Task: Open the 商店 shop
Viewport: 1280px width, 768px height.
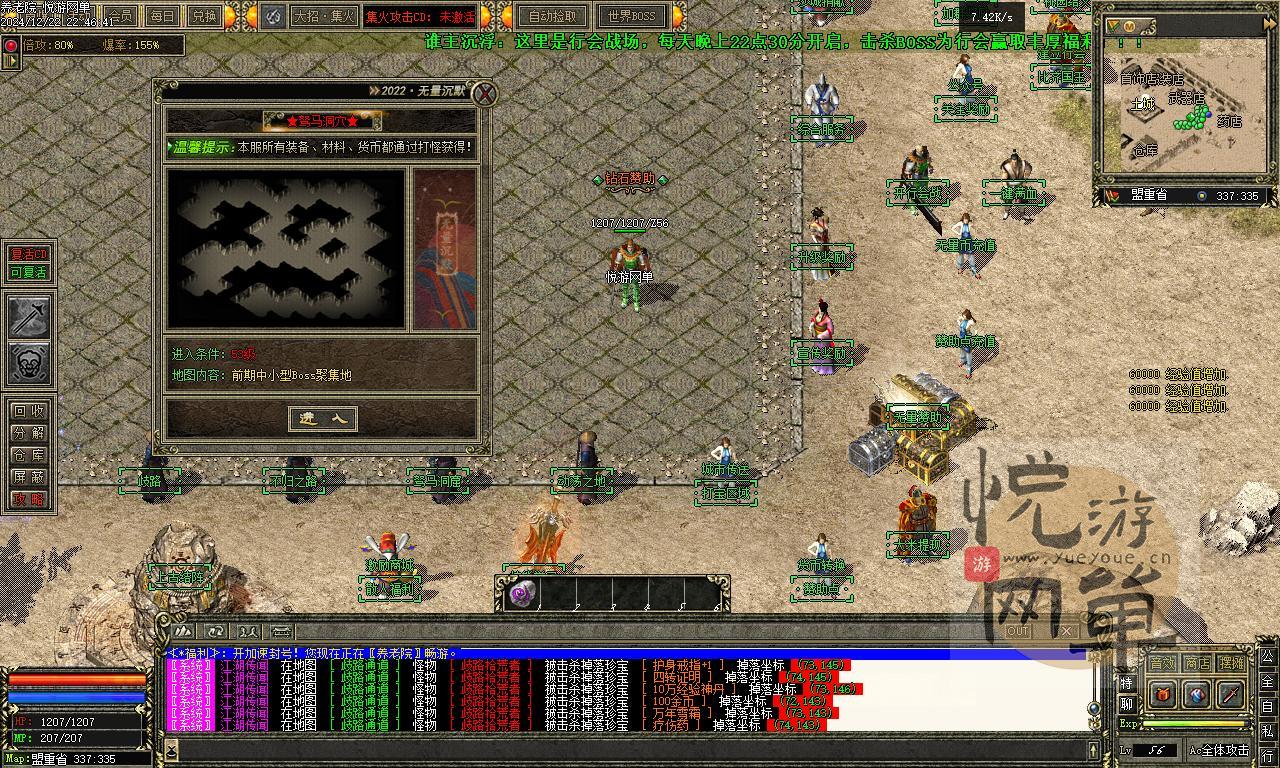Action: pyautogui.click(x=1197, y=663)
